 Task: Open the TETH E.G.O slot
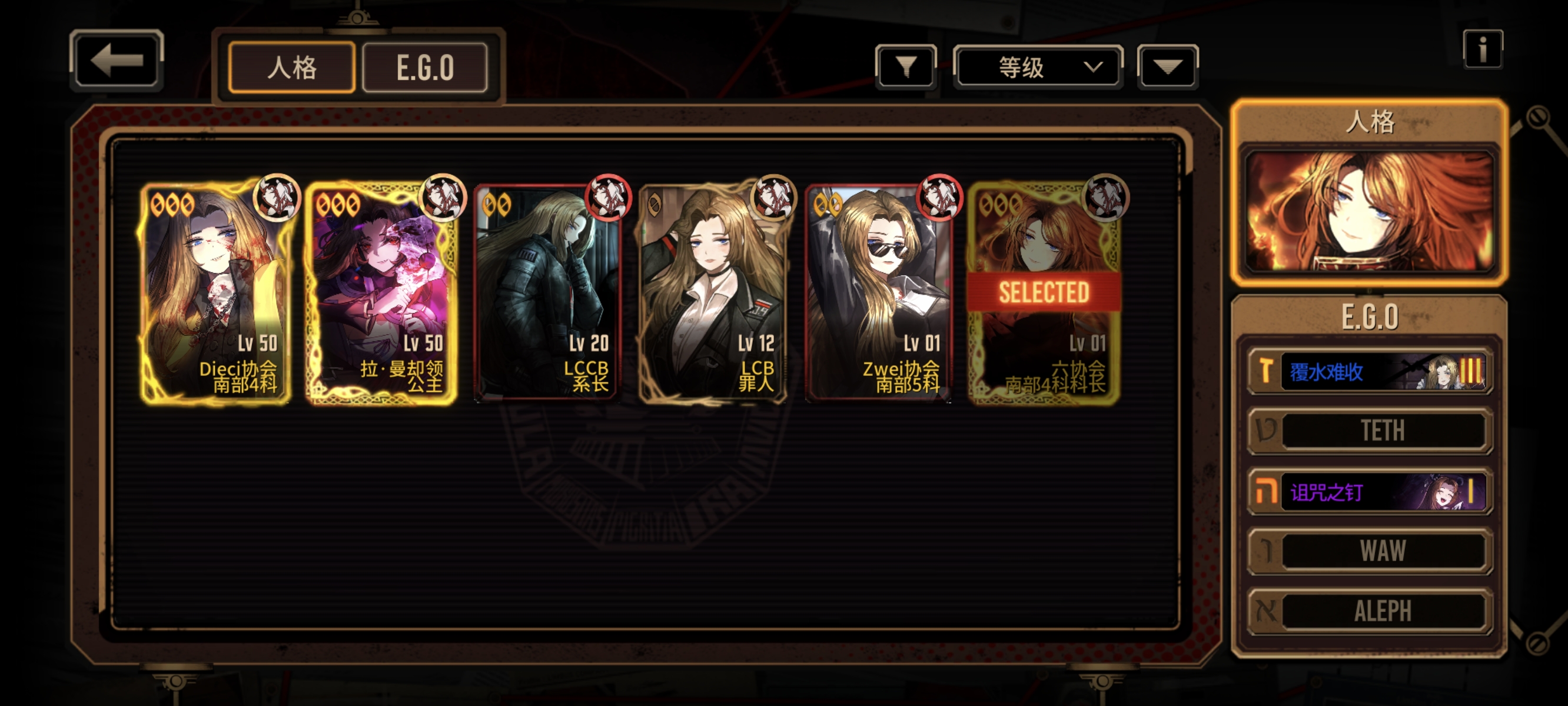[x=1370, y=430]
